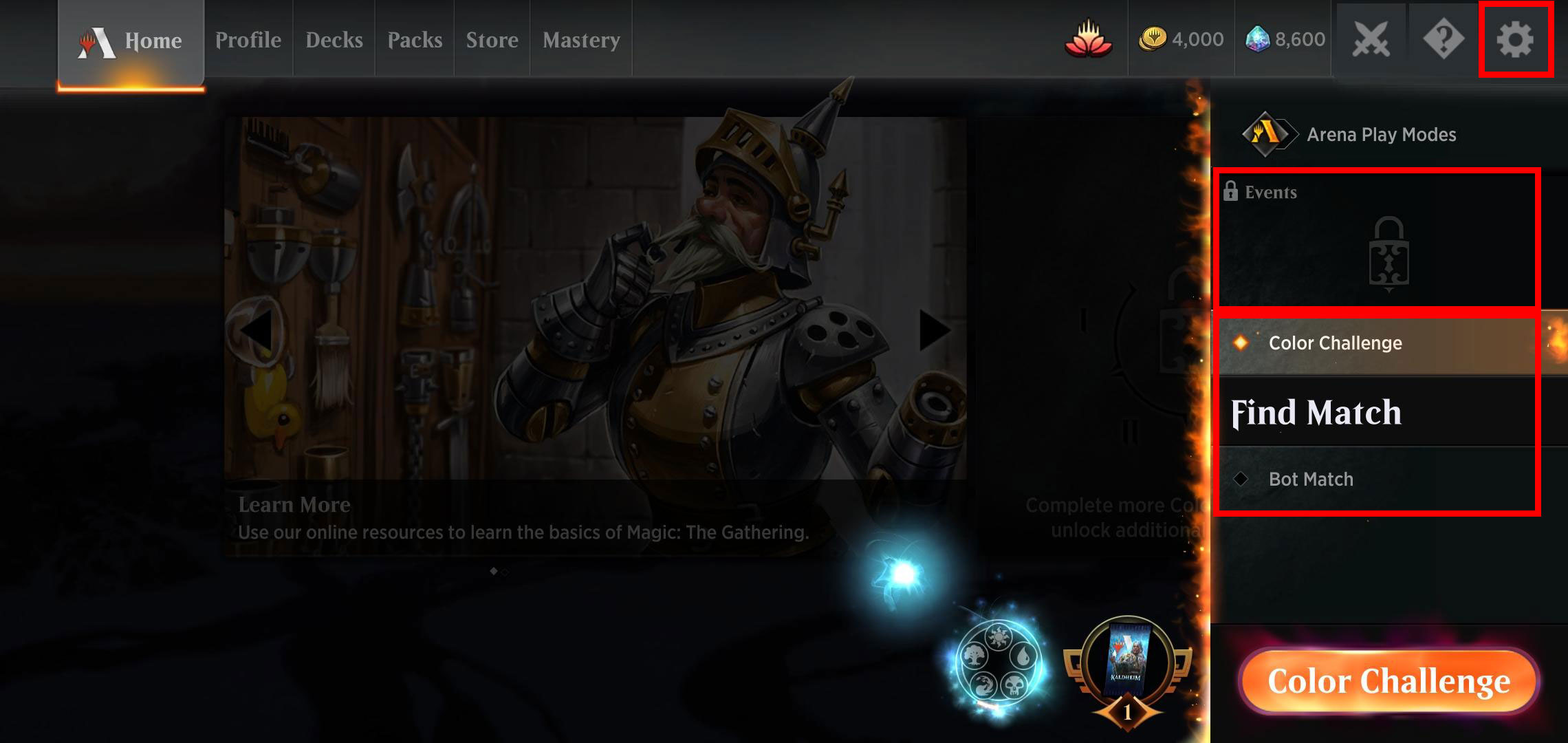Click the gold coins currency icon
Screen dimensions: 1568x743
(x=1155, y=39)
